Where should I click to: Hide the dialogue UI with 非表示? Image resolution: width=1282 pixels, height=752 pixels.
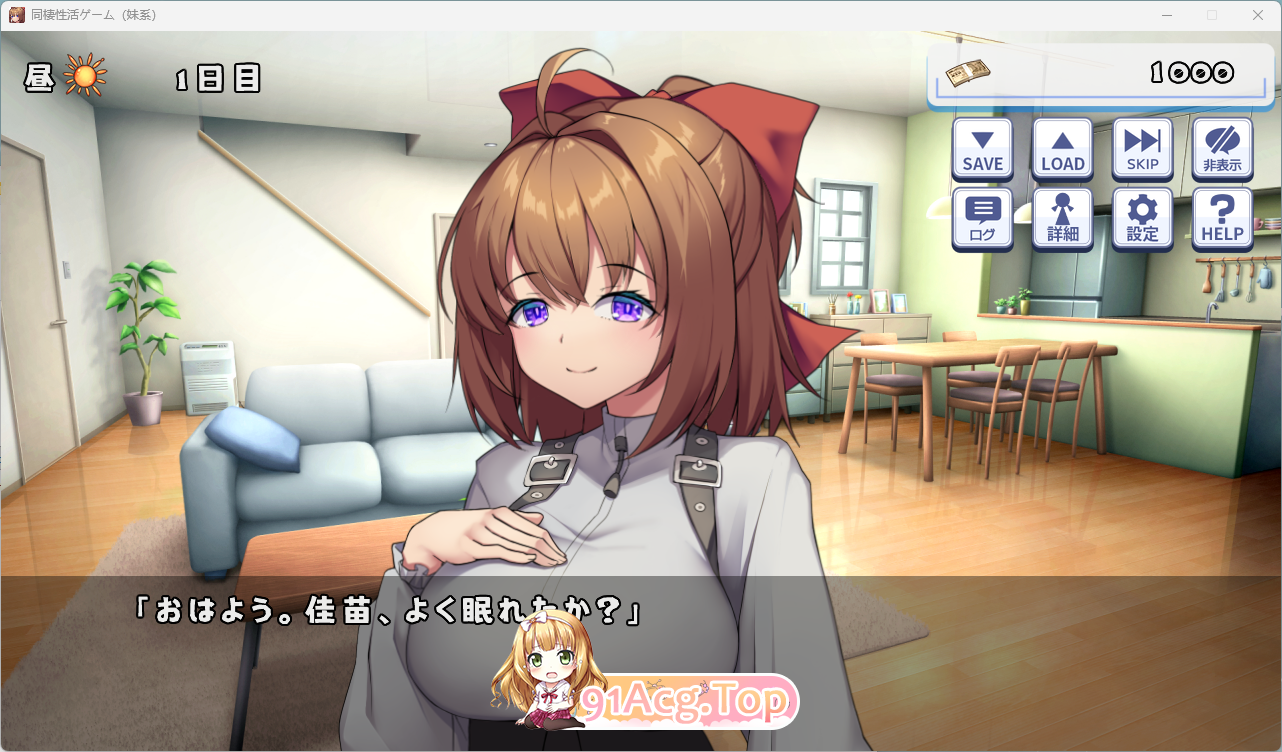(x=1222, y=148)
